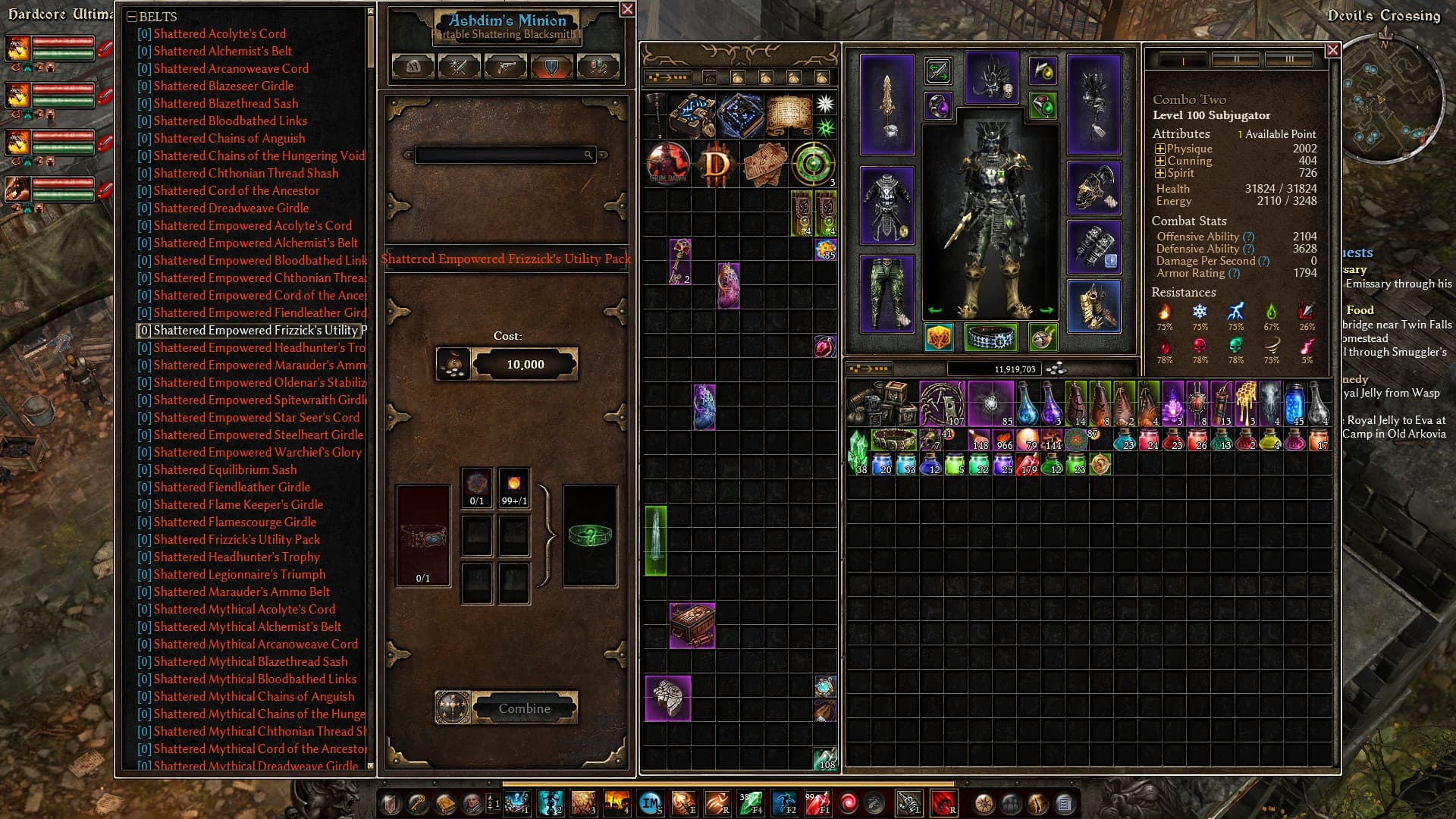Switch to the shield armor crafting tab
Viewport: 1456px width, 819px height.
551,67
